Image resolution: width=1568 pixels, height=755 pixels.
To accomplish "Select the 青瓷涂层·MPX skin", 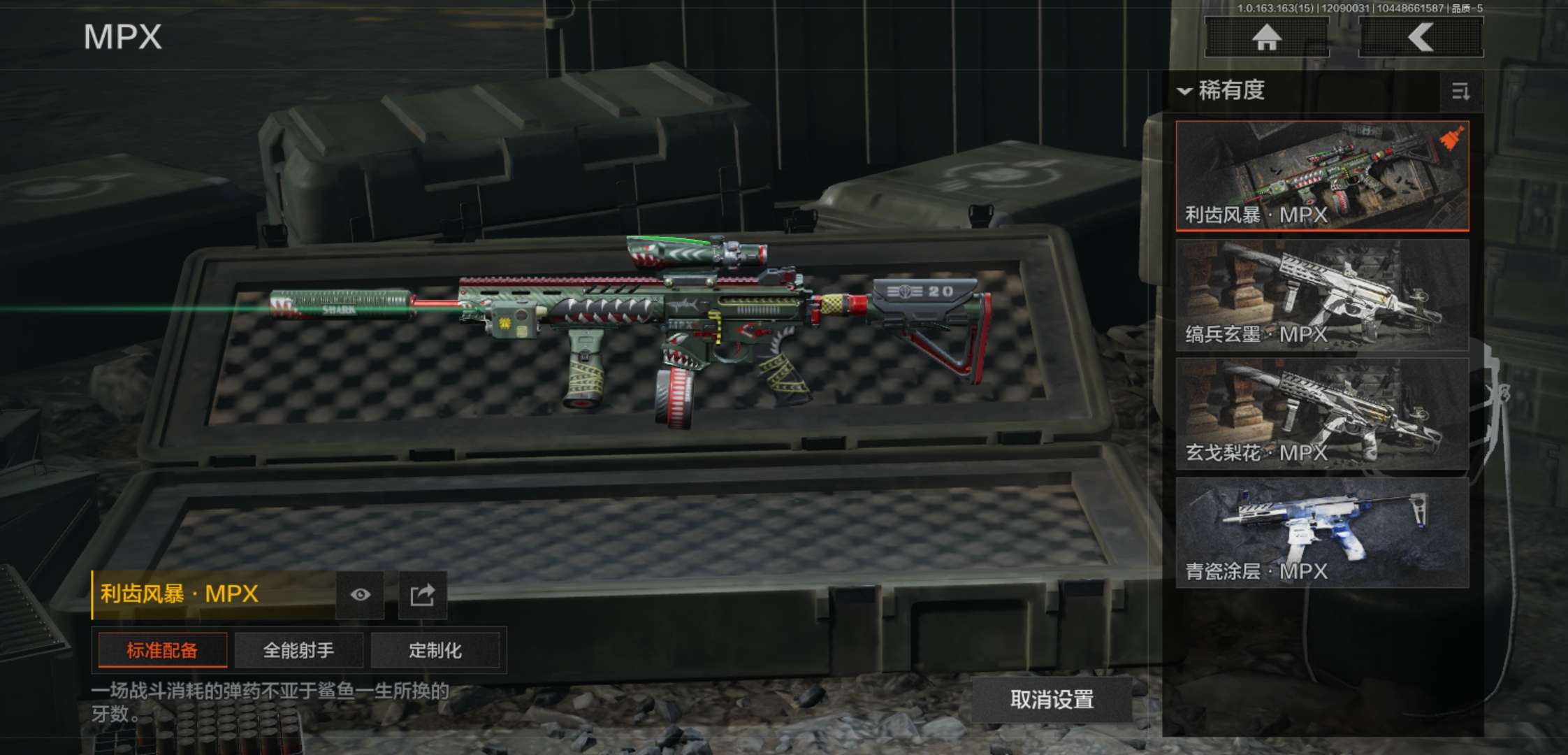I will (1322, 532).
